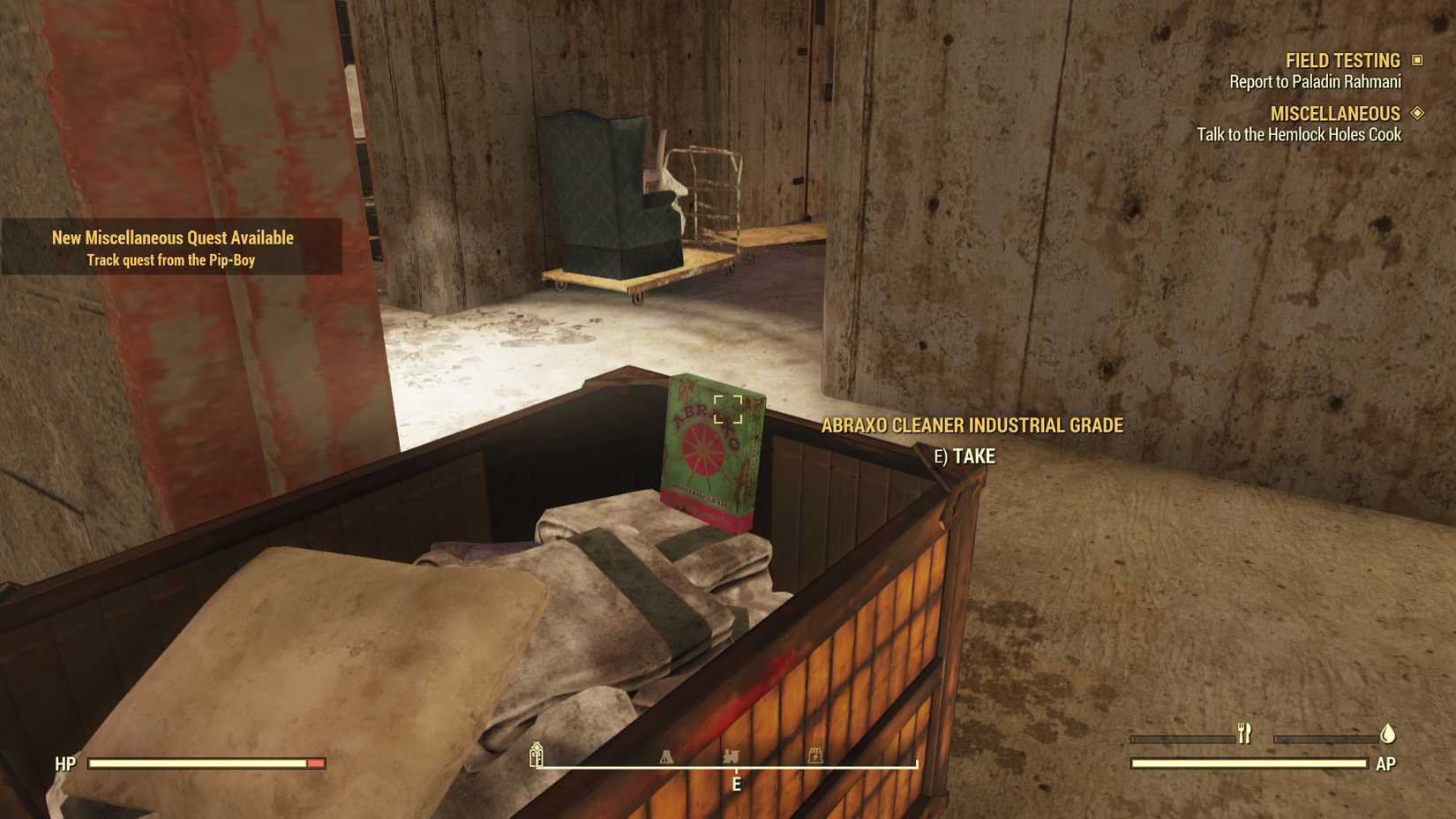Toggle the New Miscellaneous Quest notification banner
The height and width of the screenshot is (819, 1456).
click(172, 247)
